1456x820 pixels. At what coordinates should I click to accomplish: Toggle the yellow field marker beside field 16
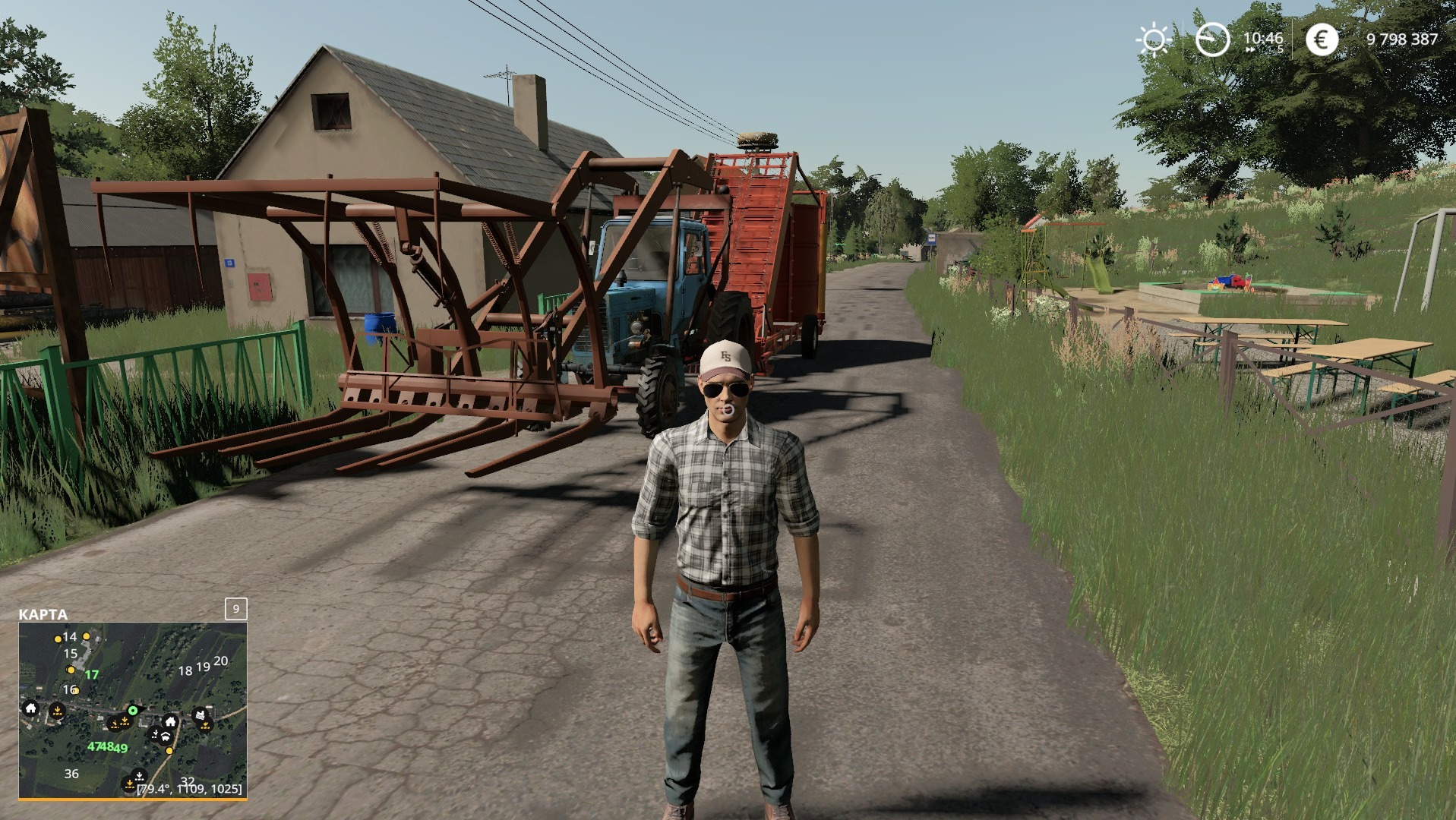77,691
